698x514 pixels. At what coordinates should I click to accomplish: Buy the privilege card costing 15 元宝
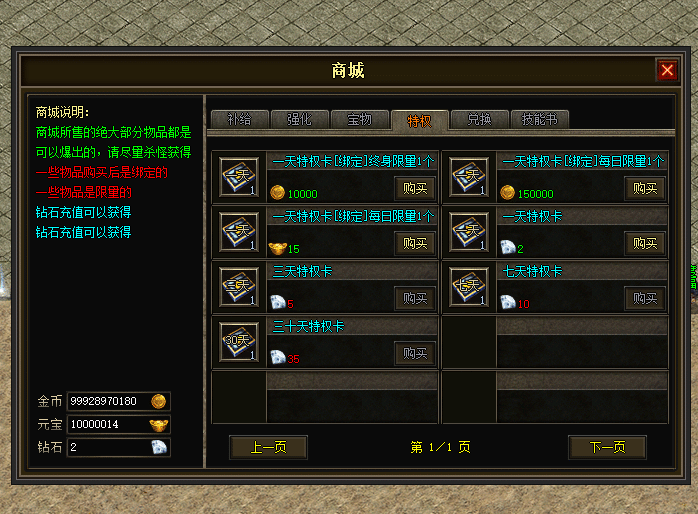(415, 243)
